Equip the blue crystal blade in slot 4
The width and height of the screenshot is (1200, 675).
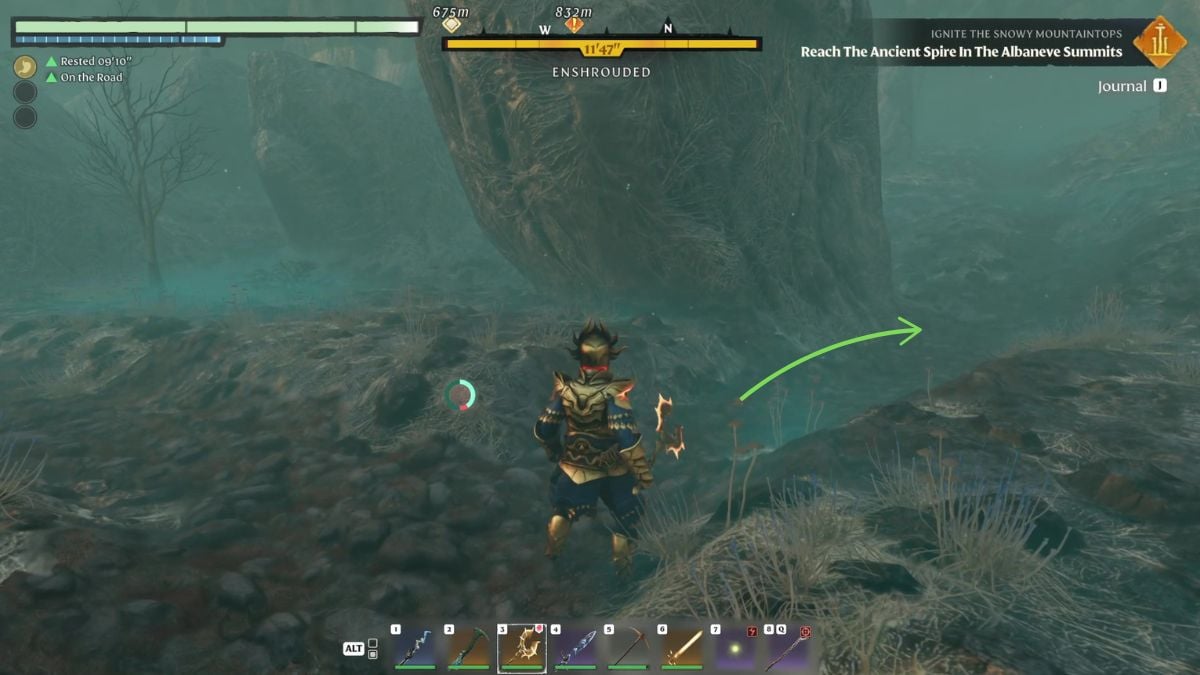[x=576, y=647]
